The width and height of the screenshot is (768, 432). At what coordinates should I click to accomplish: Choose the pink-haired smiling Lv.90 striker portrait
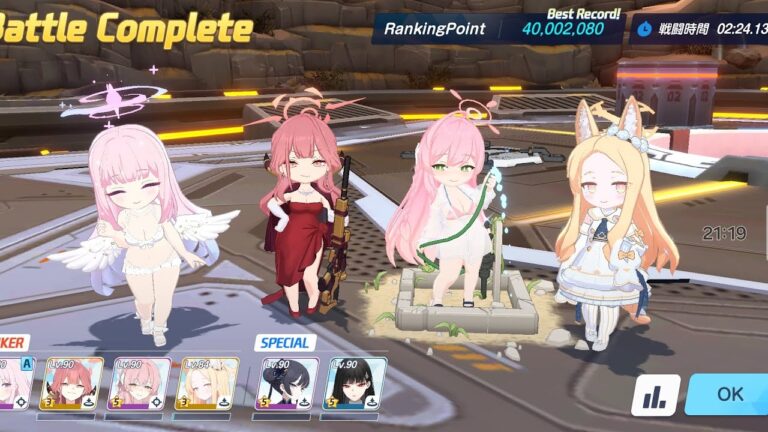coord(139,384)
